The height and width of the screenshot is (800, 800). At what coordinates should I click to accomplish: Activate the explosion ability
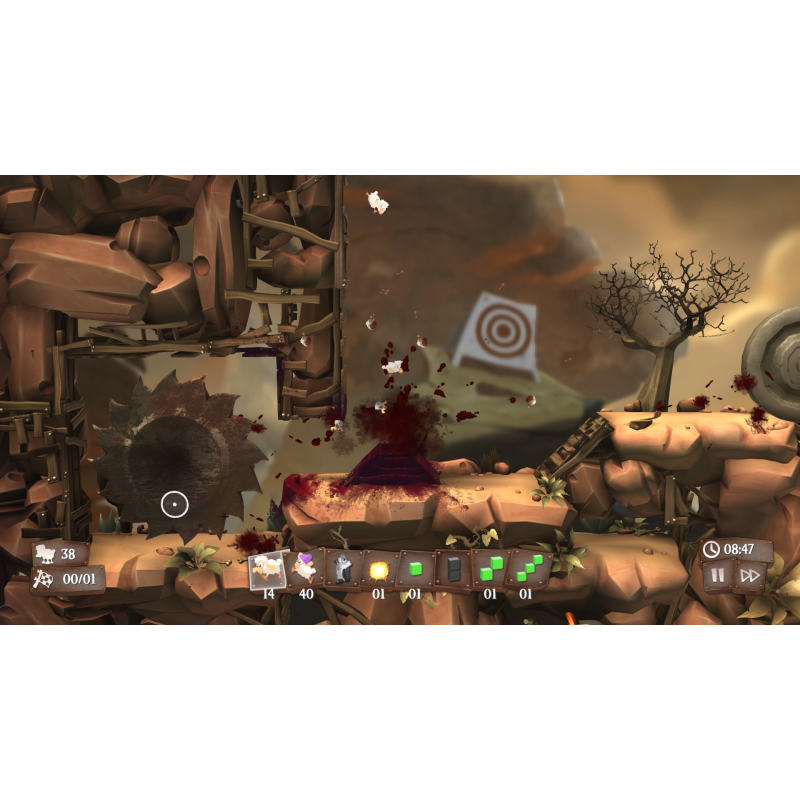click(378, 570)
